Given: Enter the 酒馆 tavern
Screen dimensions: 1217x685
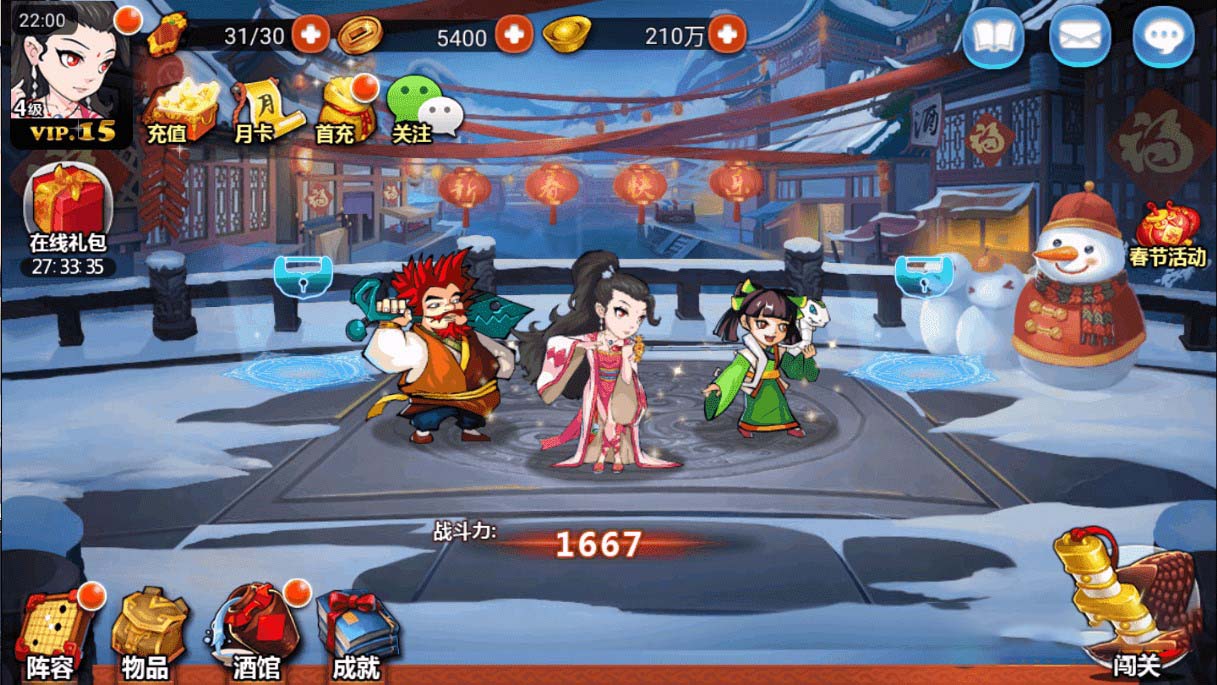Looking at the screenshot, I should tap(254, 632).
